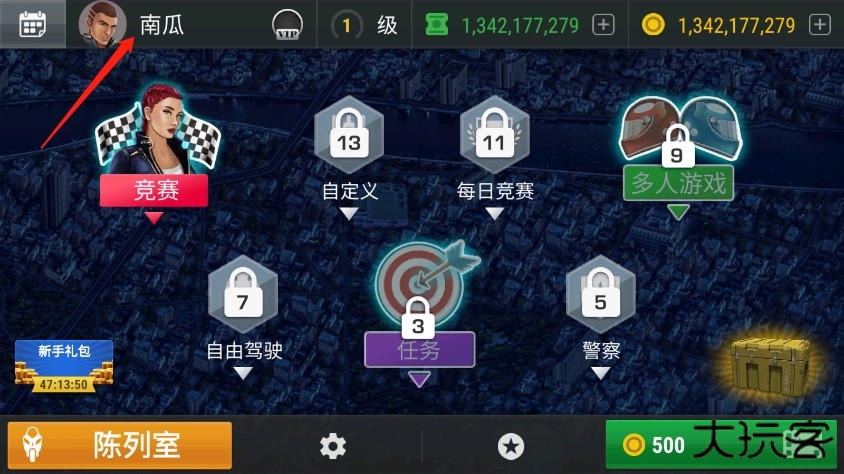Add more green cash with the plus button
This screenshot has height=474, width=844.
point(603,25)
